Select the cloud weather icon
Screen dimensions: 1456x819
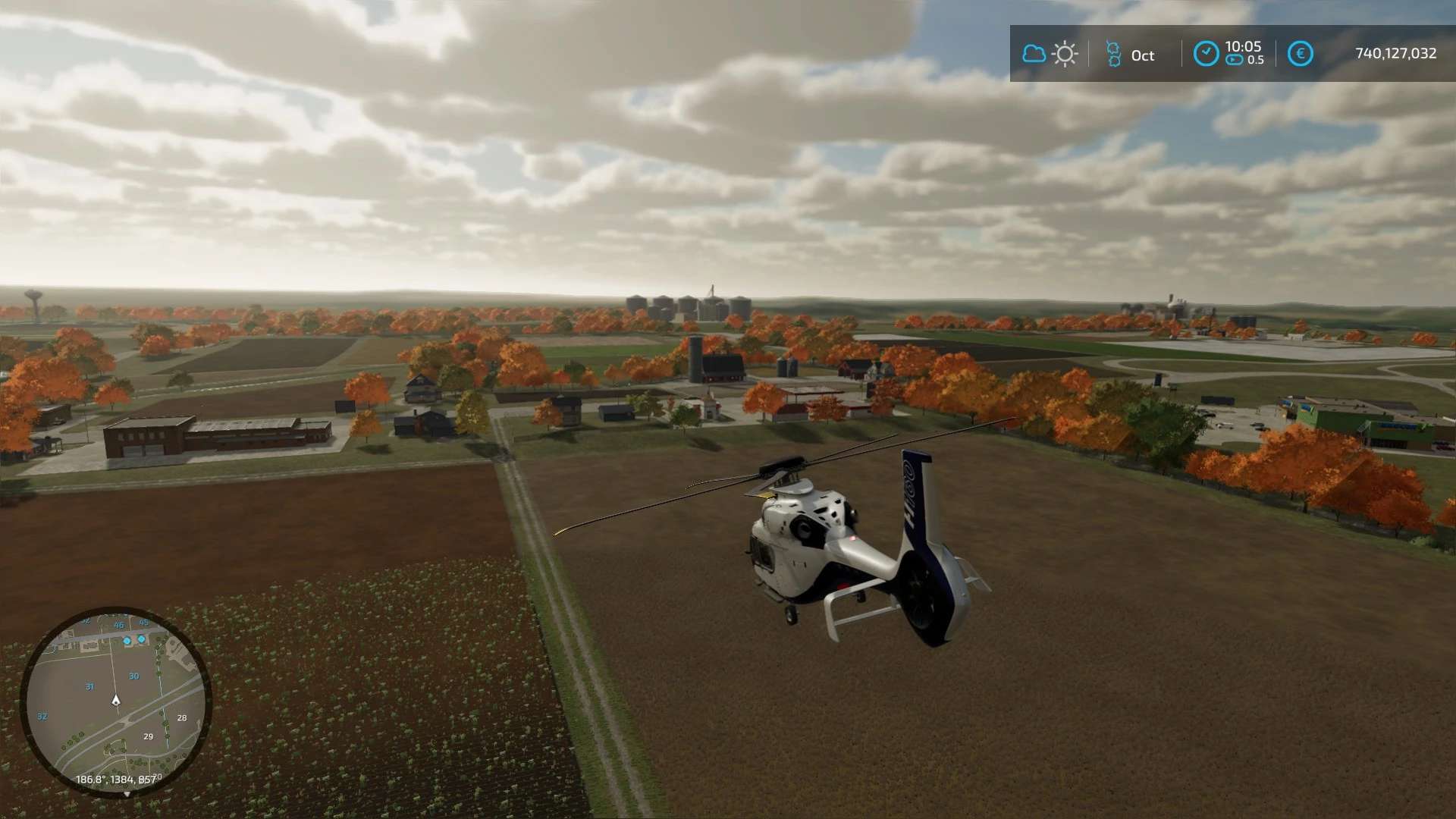click(1034, 54)
